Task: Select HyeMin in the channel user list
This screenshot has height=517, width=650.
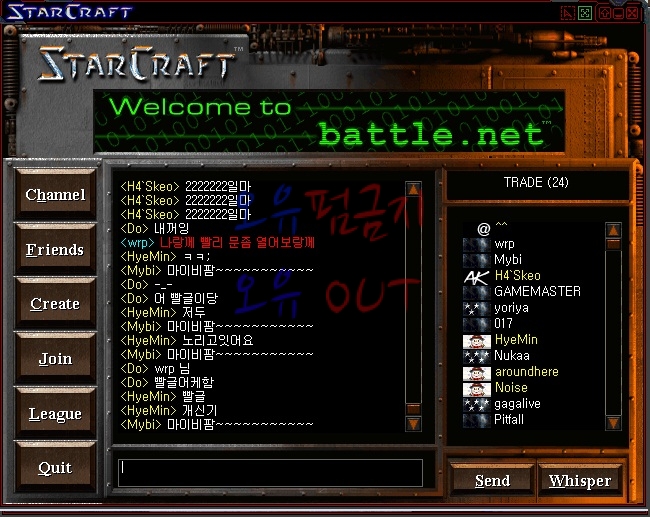Action: coord(515,340)
